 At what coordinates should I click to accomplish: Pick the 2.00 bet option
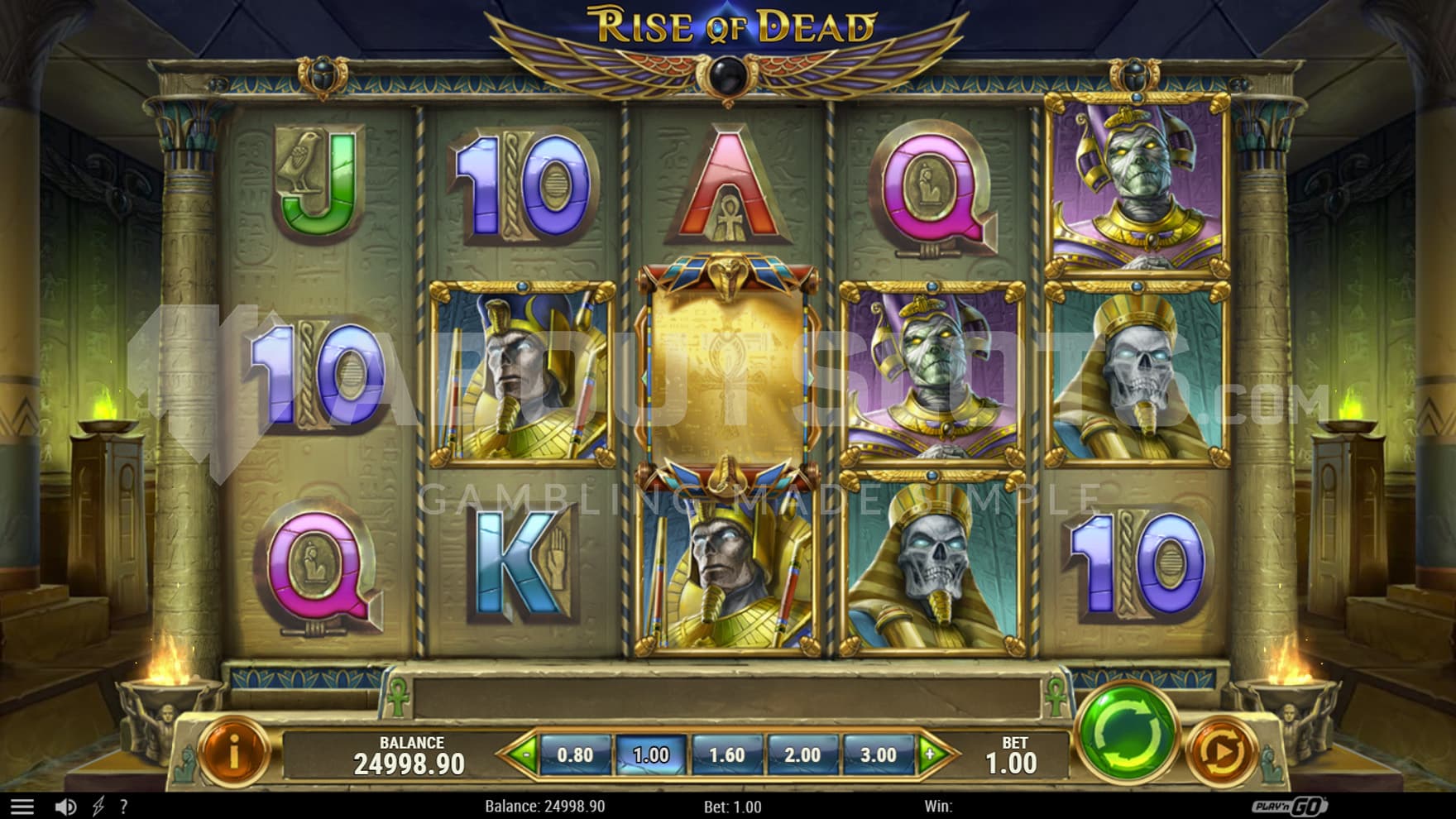802,755
